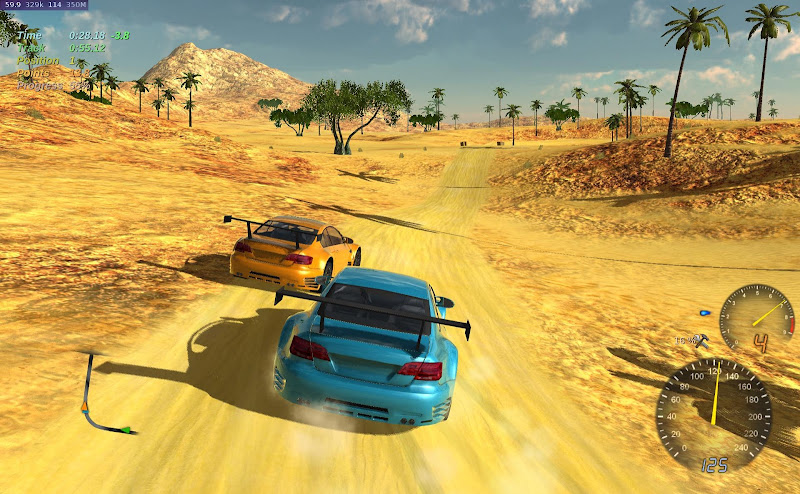Click the tachometer gear gauge
The image size is (800, 494).
pos(757,320)
